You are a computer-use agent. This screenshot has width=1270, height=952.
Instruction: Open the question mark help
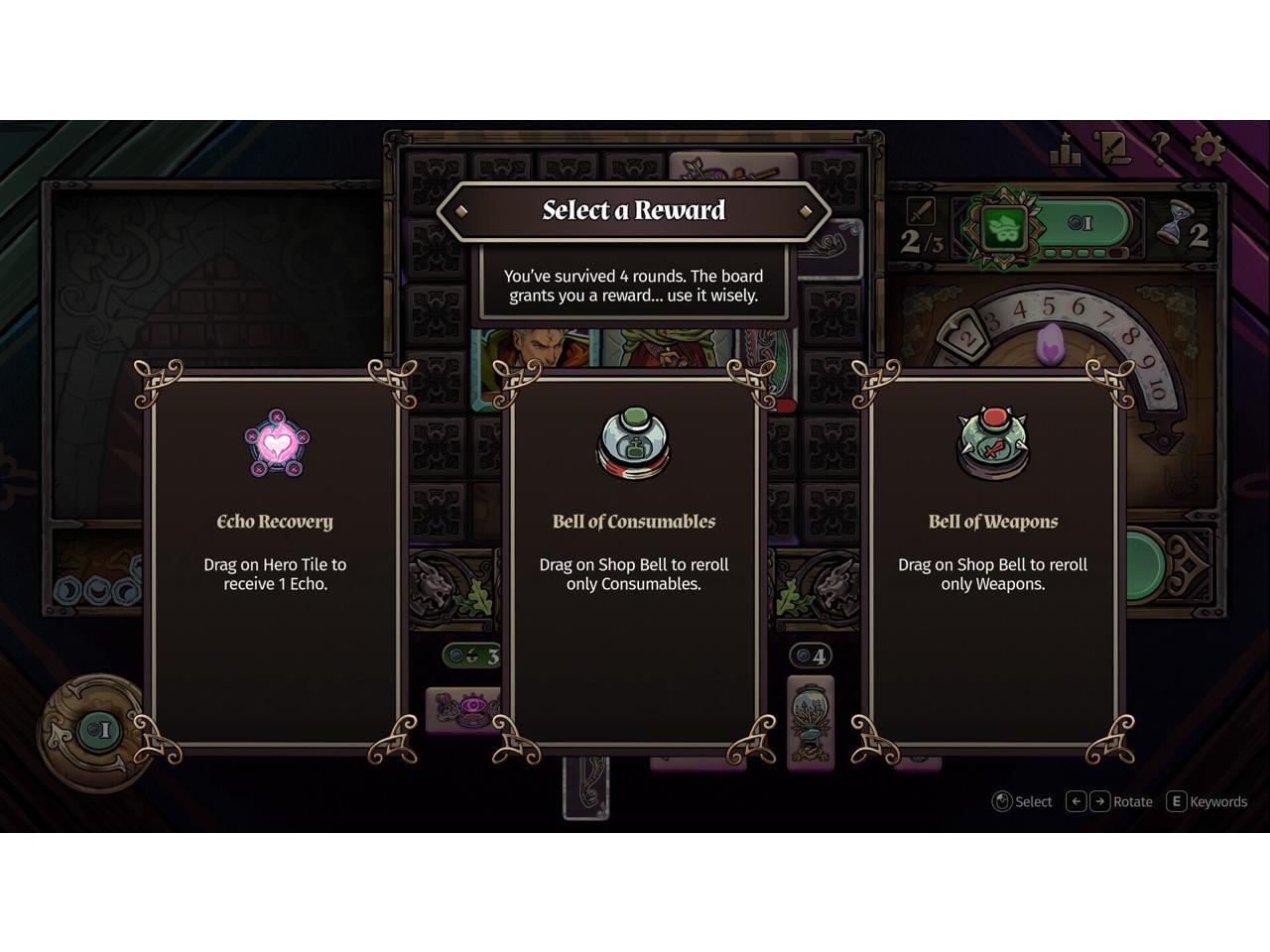(x=1160, y=149)
